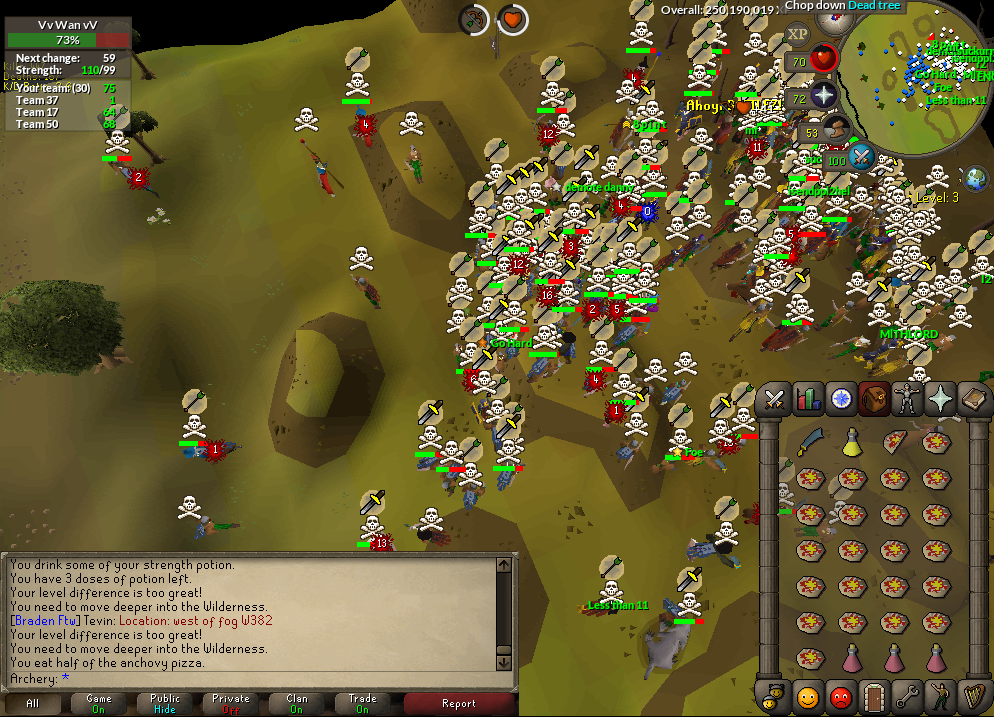Viewport: 994px width, 717px height.
Task: Eat the half anchovy pizza
Action: [895, 441]
